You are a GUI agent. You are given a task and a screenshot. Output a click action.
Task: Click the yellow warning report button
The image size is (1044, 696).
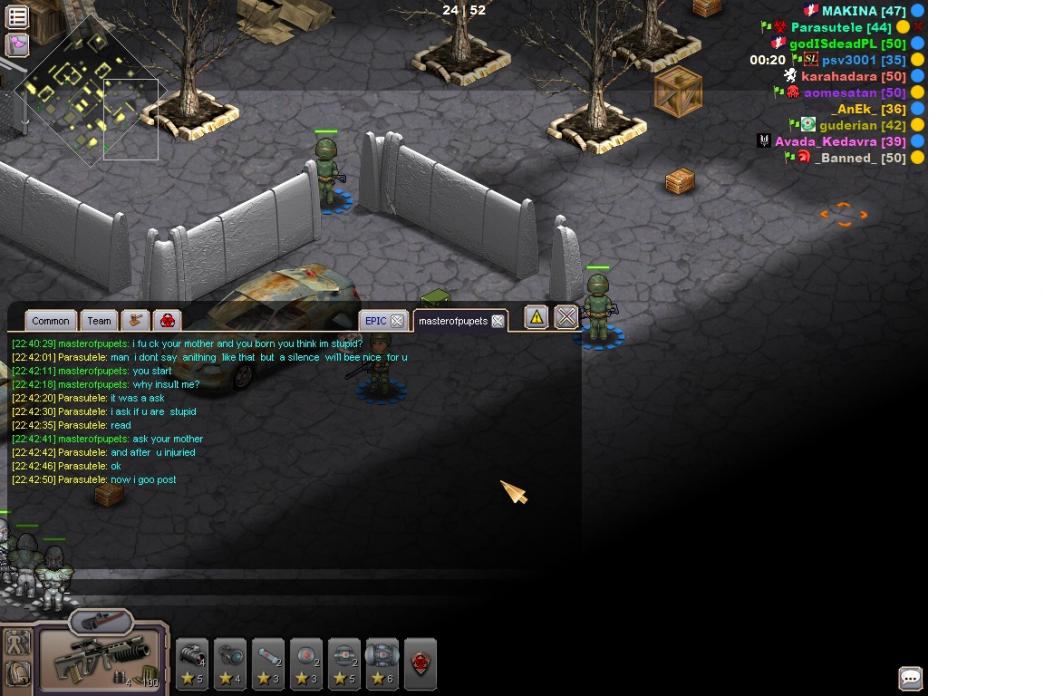click(x=536, y=318)
